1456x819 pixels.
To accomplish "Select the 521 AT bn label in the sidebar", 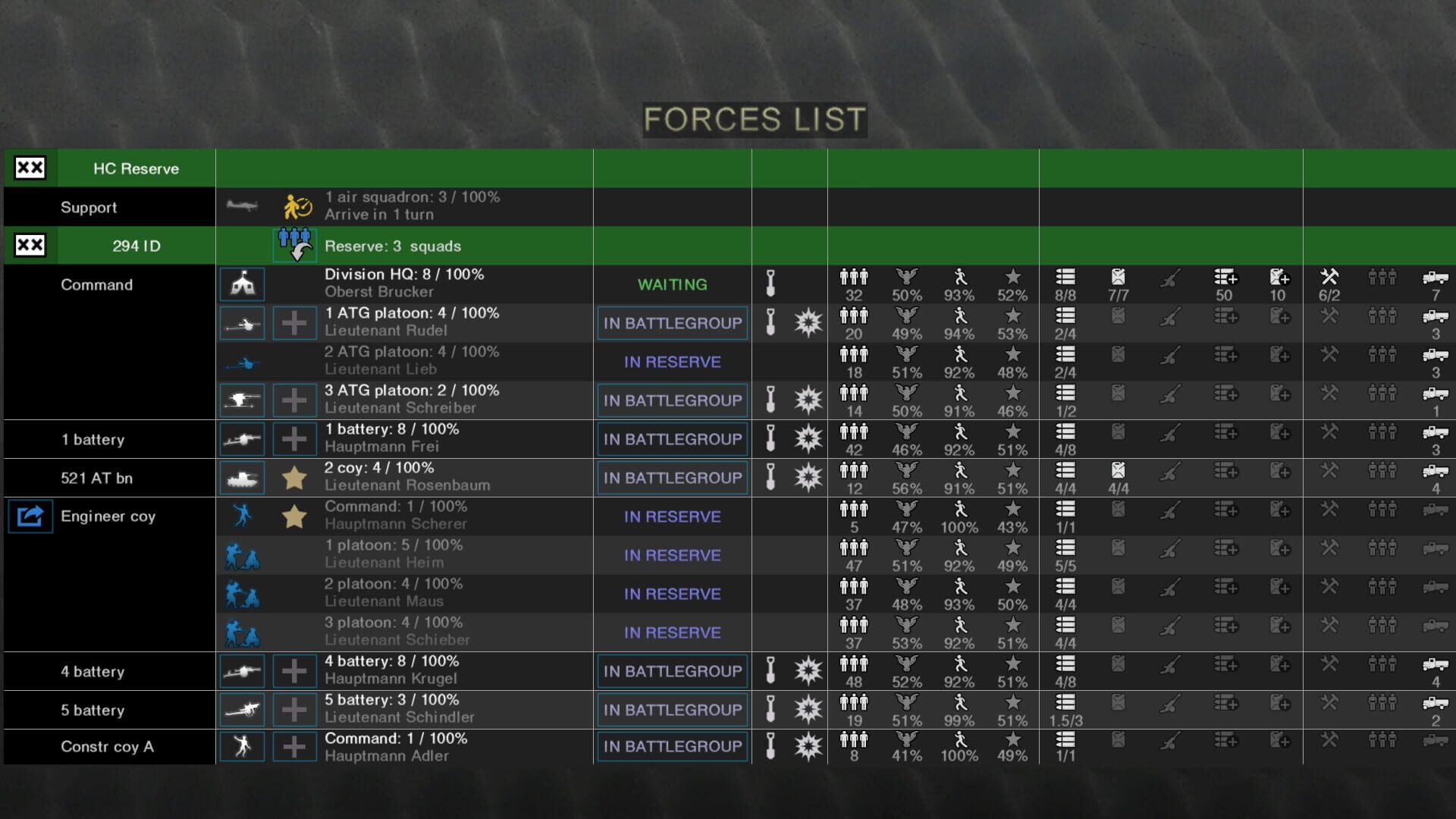I will [x=96, y=477].
